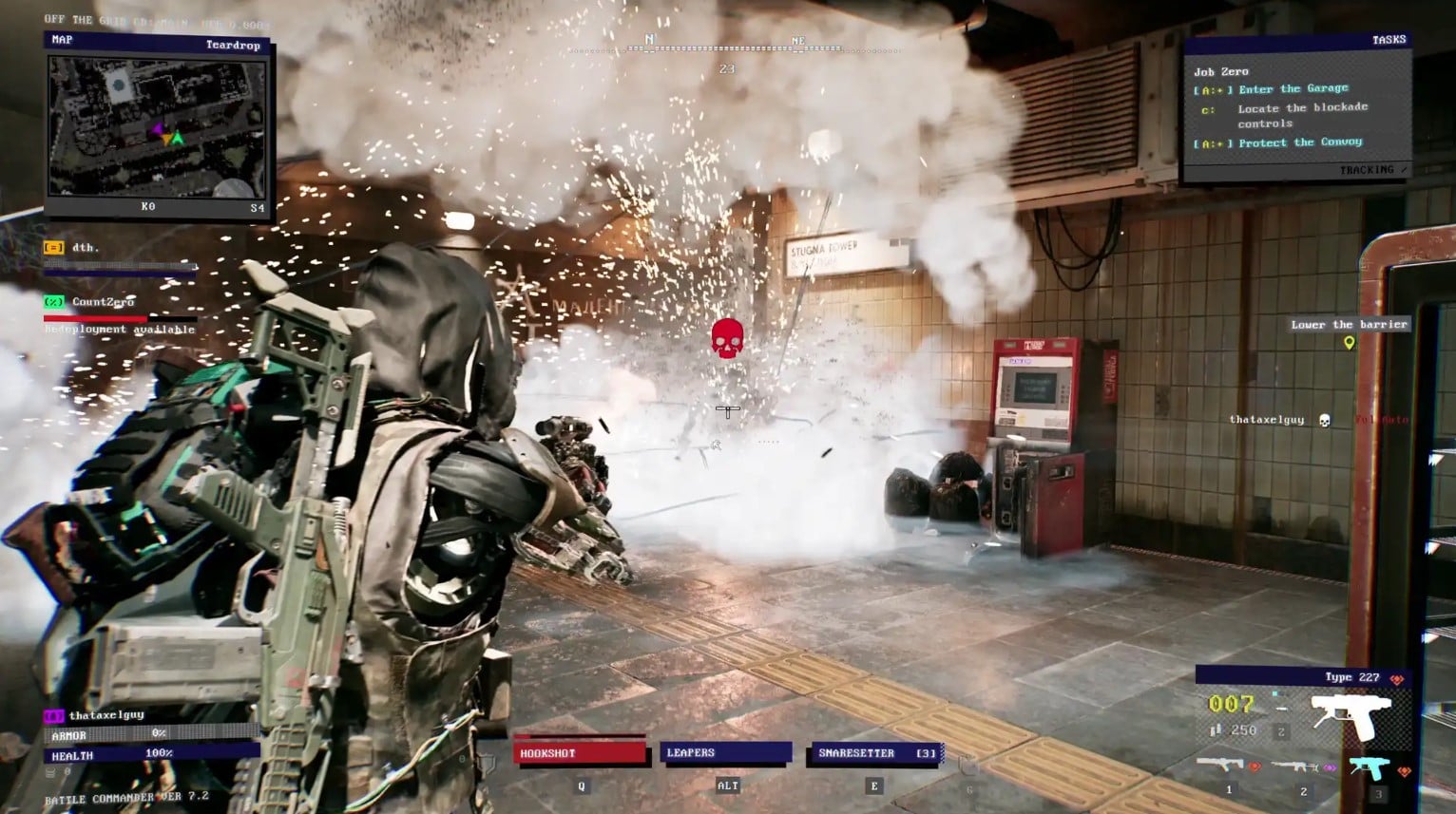Click the Protect the Convoy objective
The width and height of the screenshot is (1456, 814).
click(x=1301, y=142)
